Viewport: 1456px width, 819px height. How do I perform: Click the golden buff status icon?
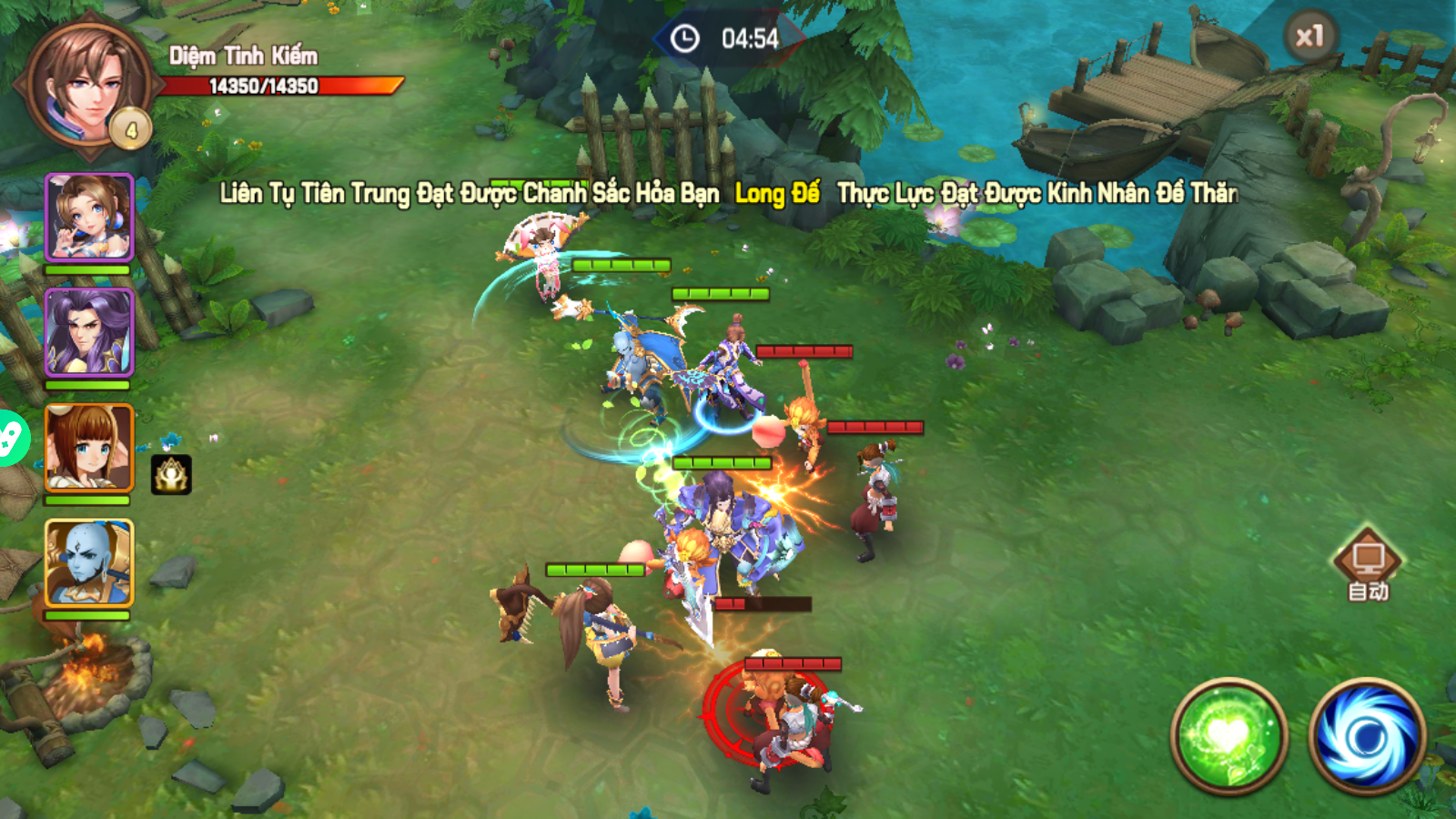click(171, 474)
